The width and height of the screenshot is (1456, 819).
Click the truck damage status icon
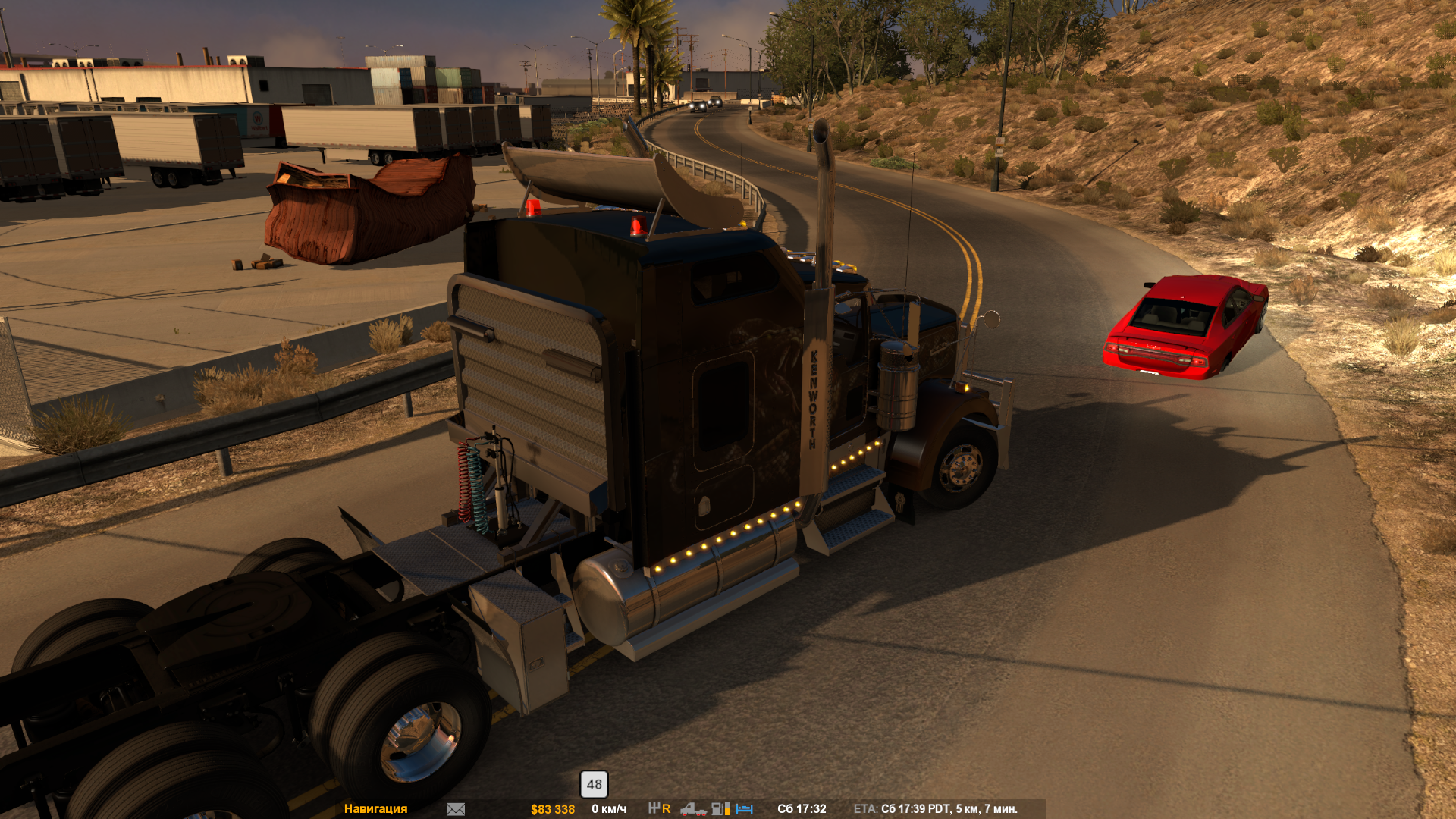coord(692,809)
